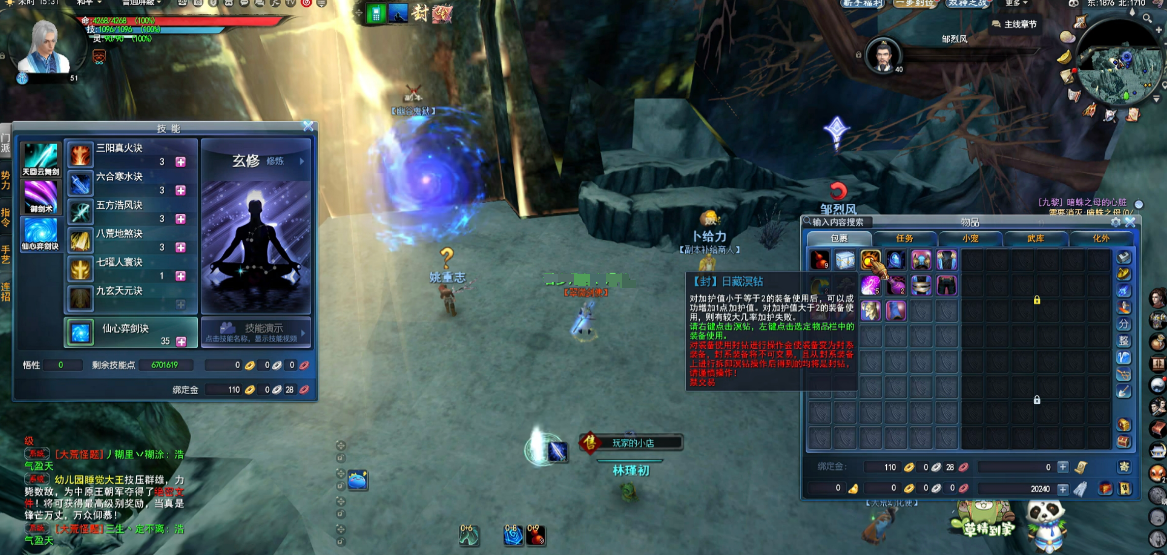Image resolution: width=1167 pixels, height=555 pixels.
Task: Close the 物品 inventory window
Action: (1130, 221)
